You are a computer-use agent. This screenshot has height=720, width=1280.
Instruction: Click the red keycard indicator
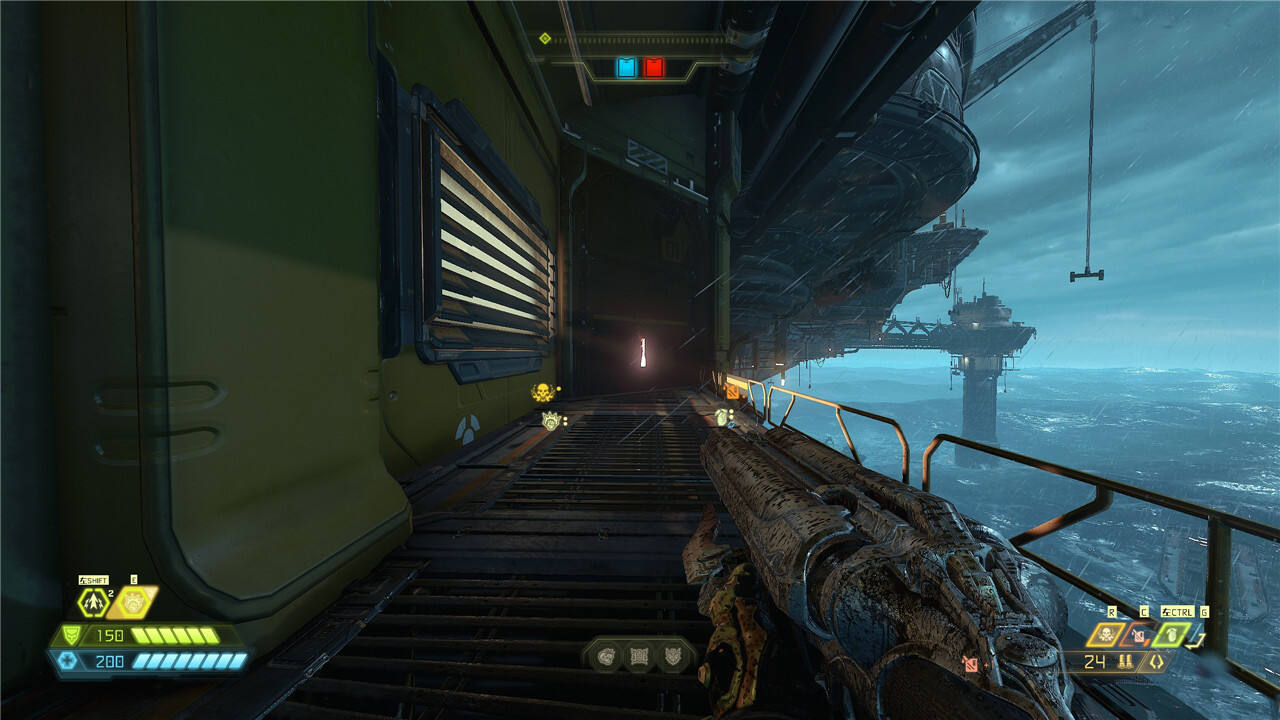[x=654, y=68]
